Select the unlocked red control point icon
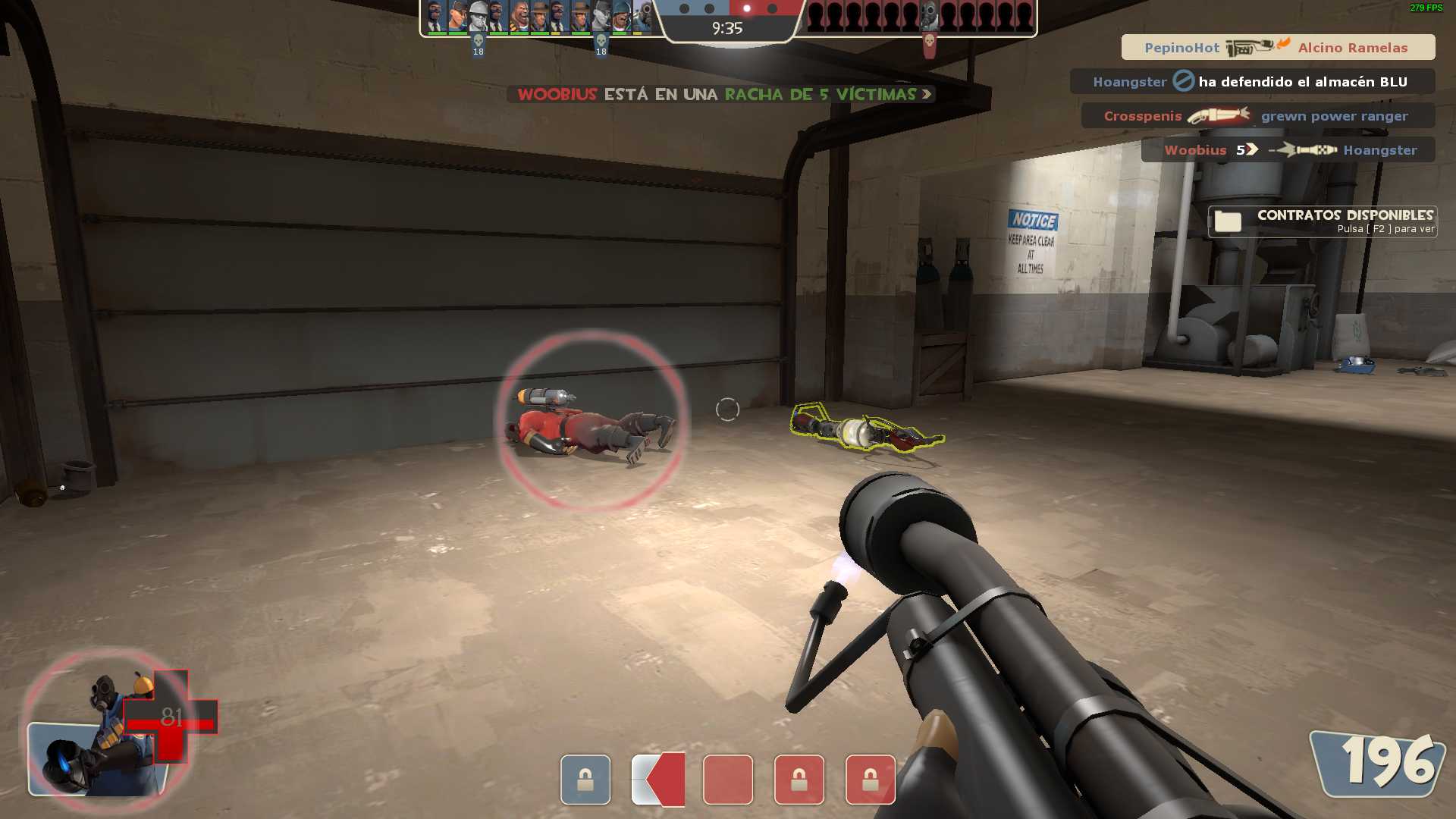 click(728, 780)
